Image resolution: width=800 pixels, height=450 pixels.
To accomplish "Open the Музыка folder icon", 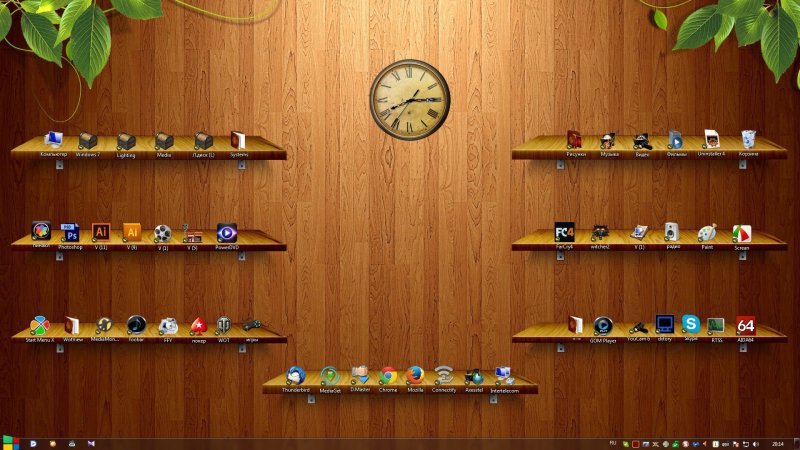I will pyautogui.click(x=609, y=140).
